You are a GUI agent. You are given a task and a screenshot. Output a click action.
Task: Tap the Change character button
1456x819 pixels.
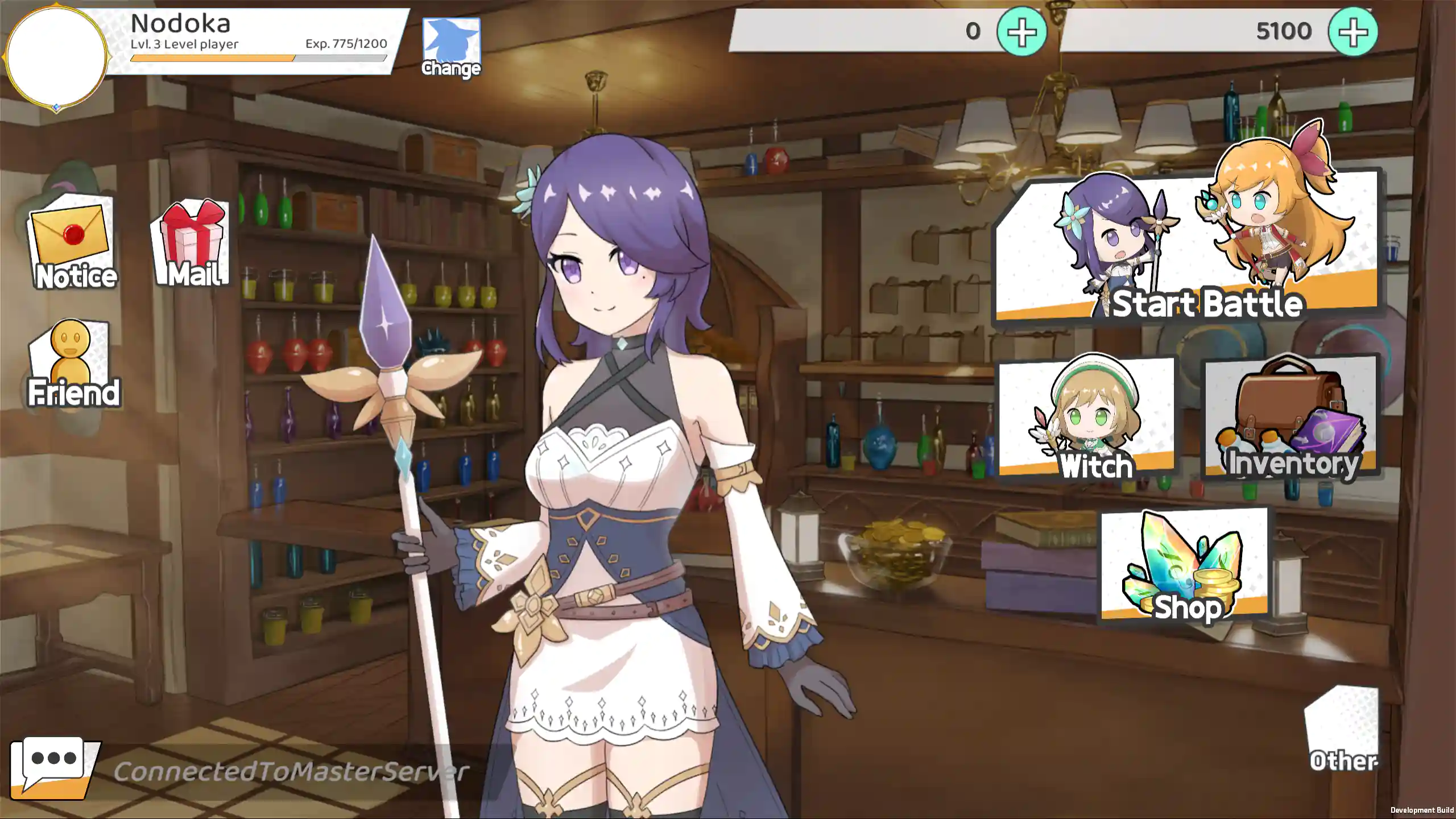click(451, 48)
